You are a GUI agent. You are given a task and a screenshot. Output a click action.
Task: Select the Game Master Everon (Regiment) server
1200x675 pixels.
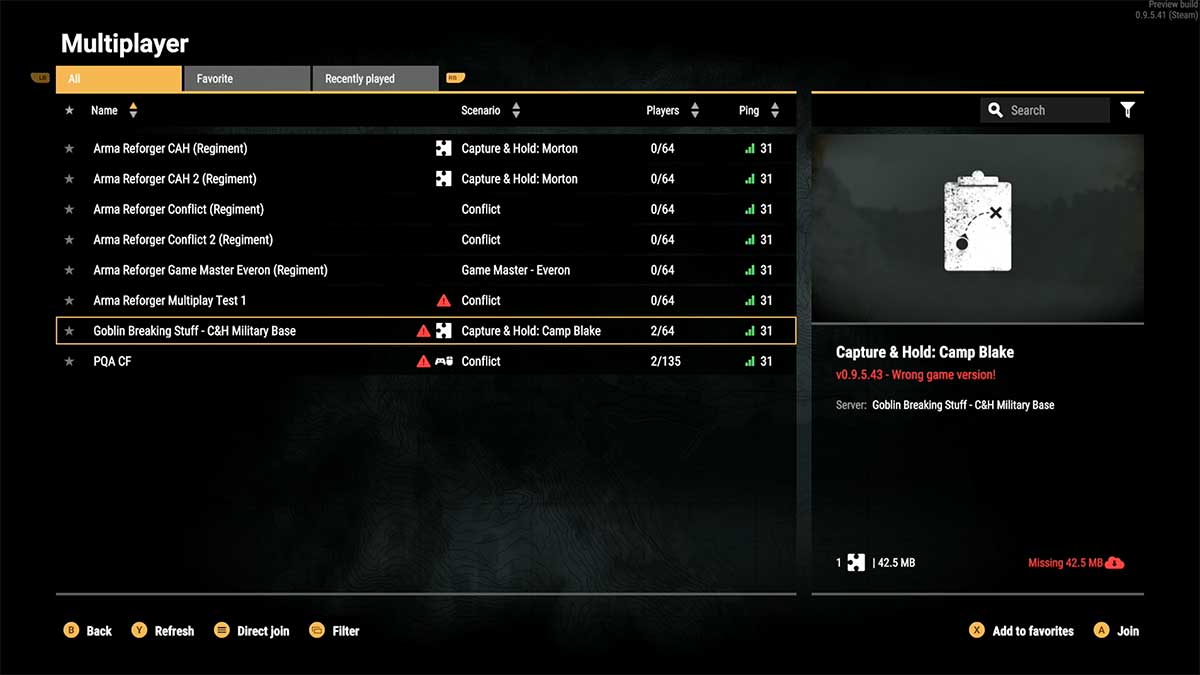click(210, 270)
